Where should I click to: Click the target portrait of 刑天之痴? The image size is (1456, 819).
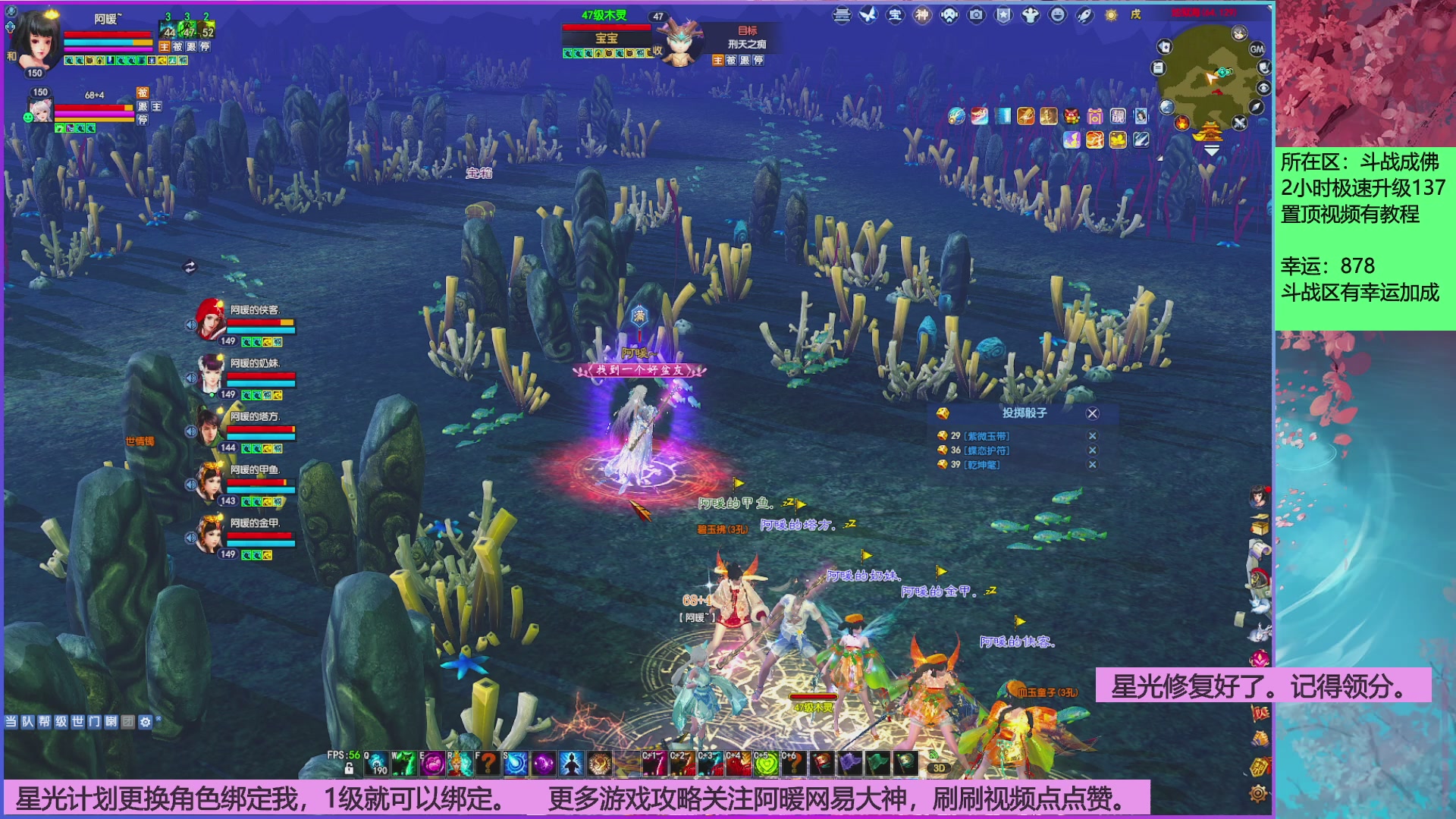tap(679, 45)
